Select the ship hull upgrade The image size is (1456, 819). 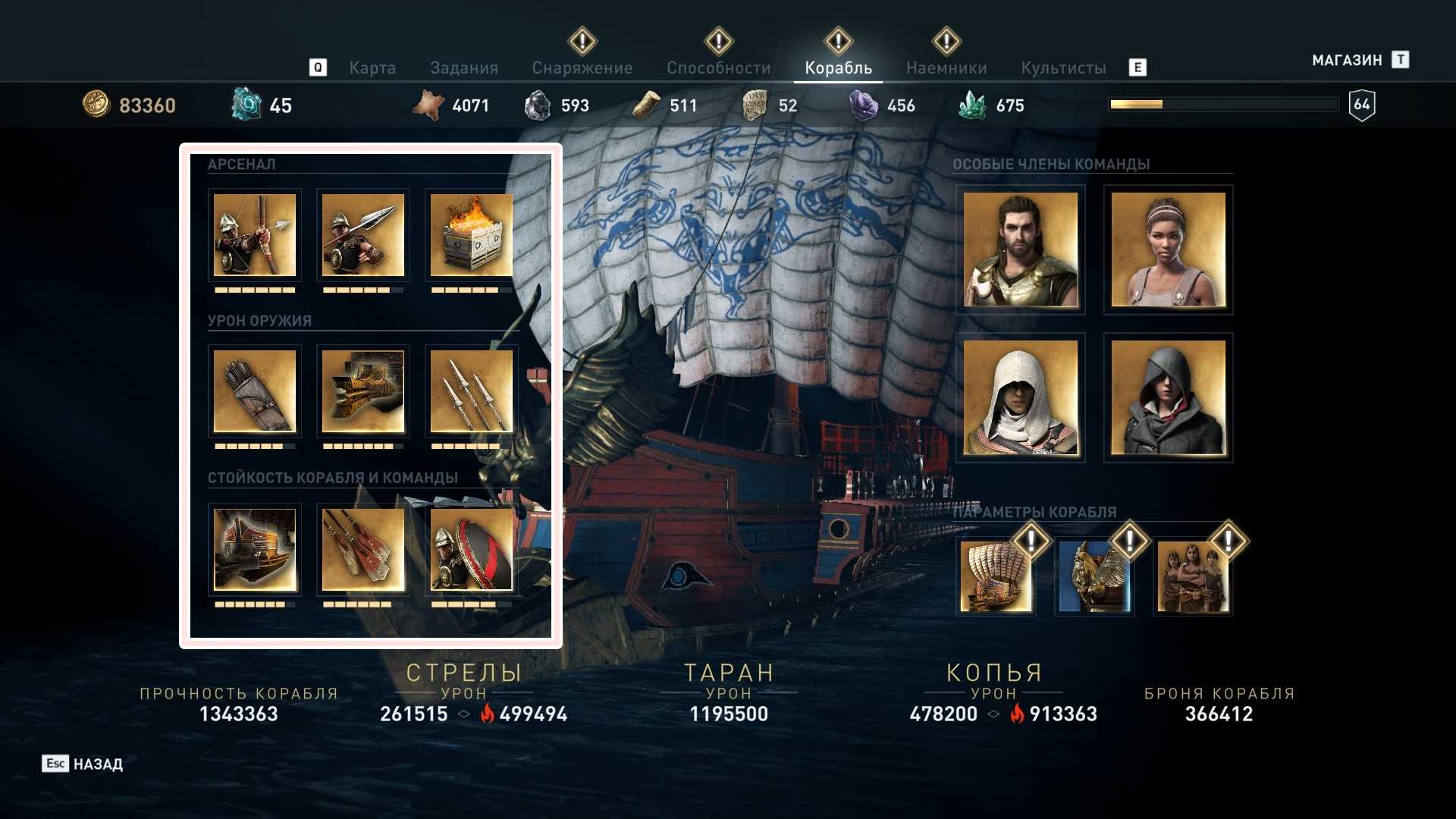click(x=255, y=550)
